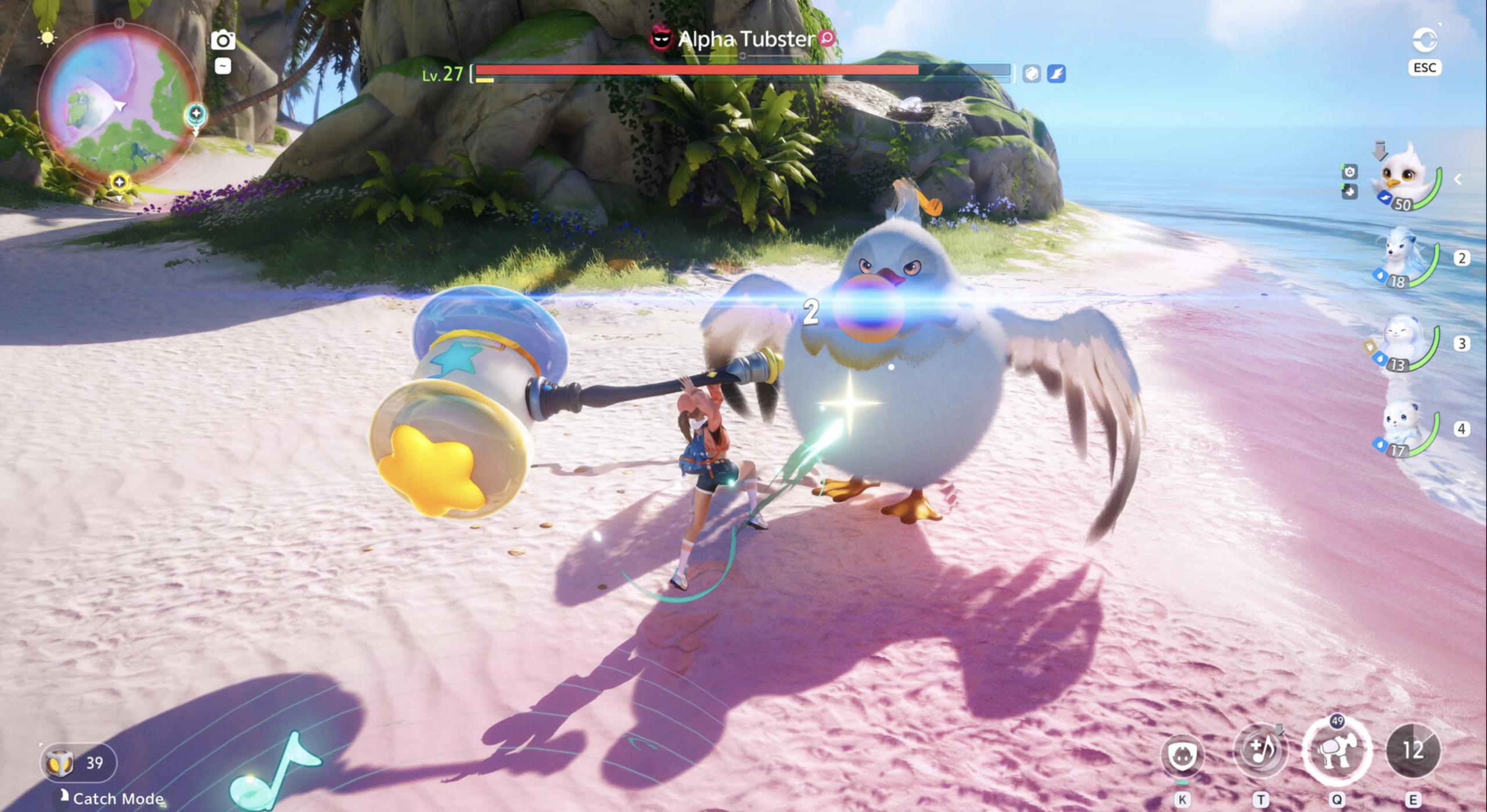The image size is (1487, 812).
Task: Click the shield buff icon beside the bird pal
Action: point(1349,173)
